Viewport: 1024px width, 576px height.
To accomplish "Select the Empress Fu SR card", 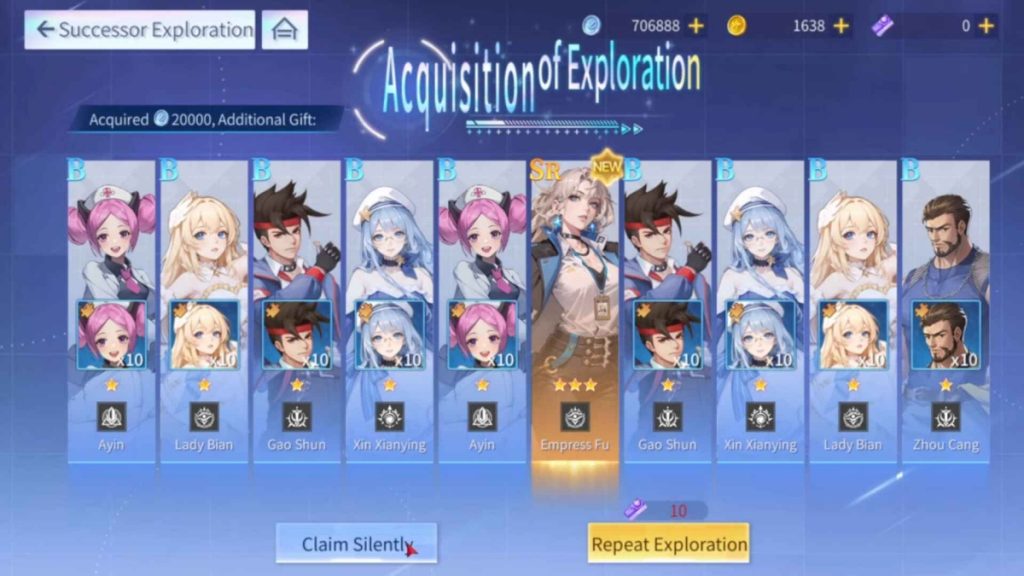I will pyautogui.click(x=574, y=310).
